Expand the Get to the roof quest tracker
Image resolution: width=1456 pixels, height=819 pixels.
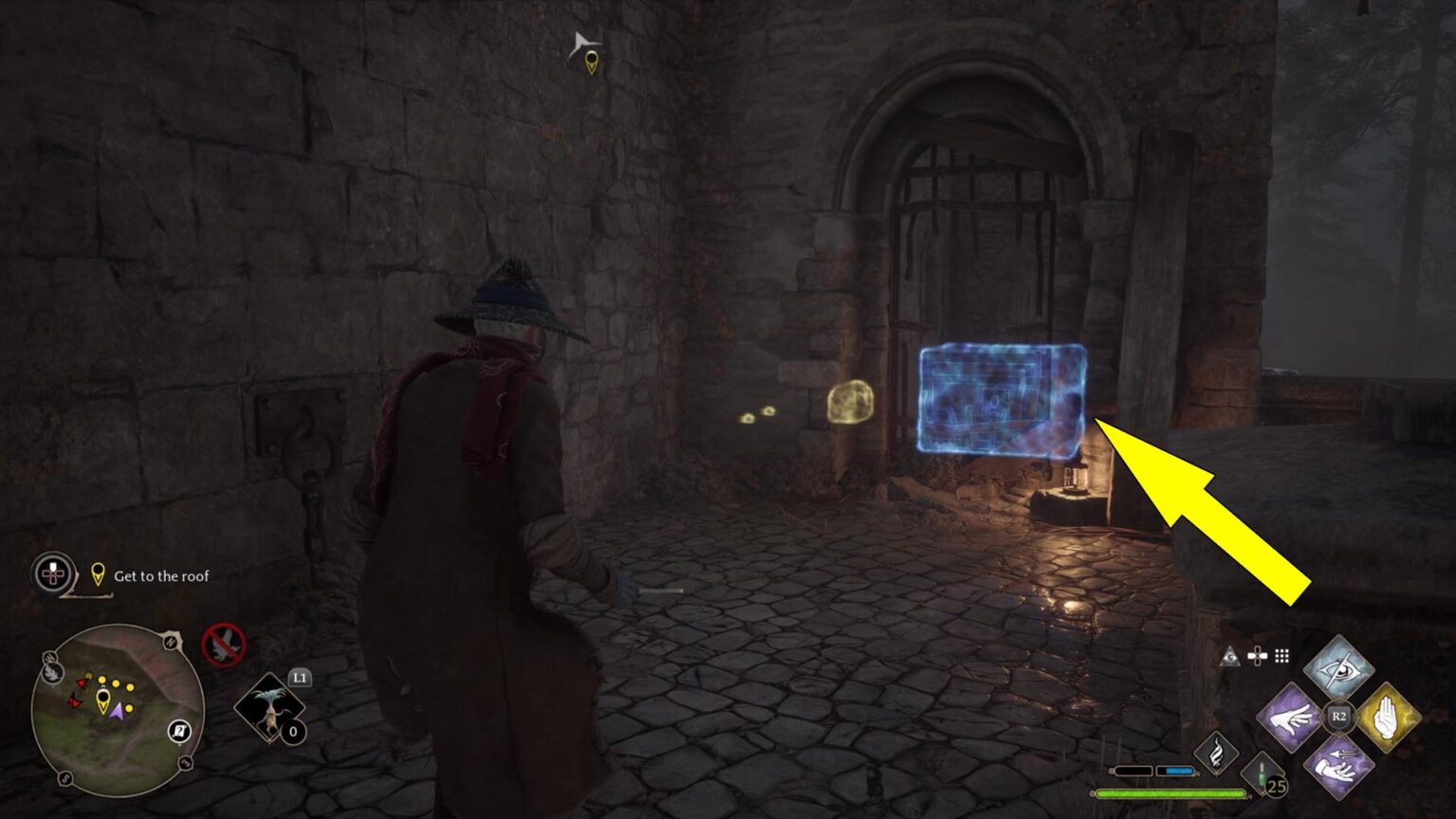coord(53,573)
